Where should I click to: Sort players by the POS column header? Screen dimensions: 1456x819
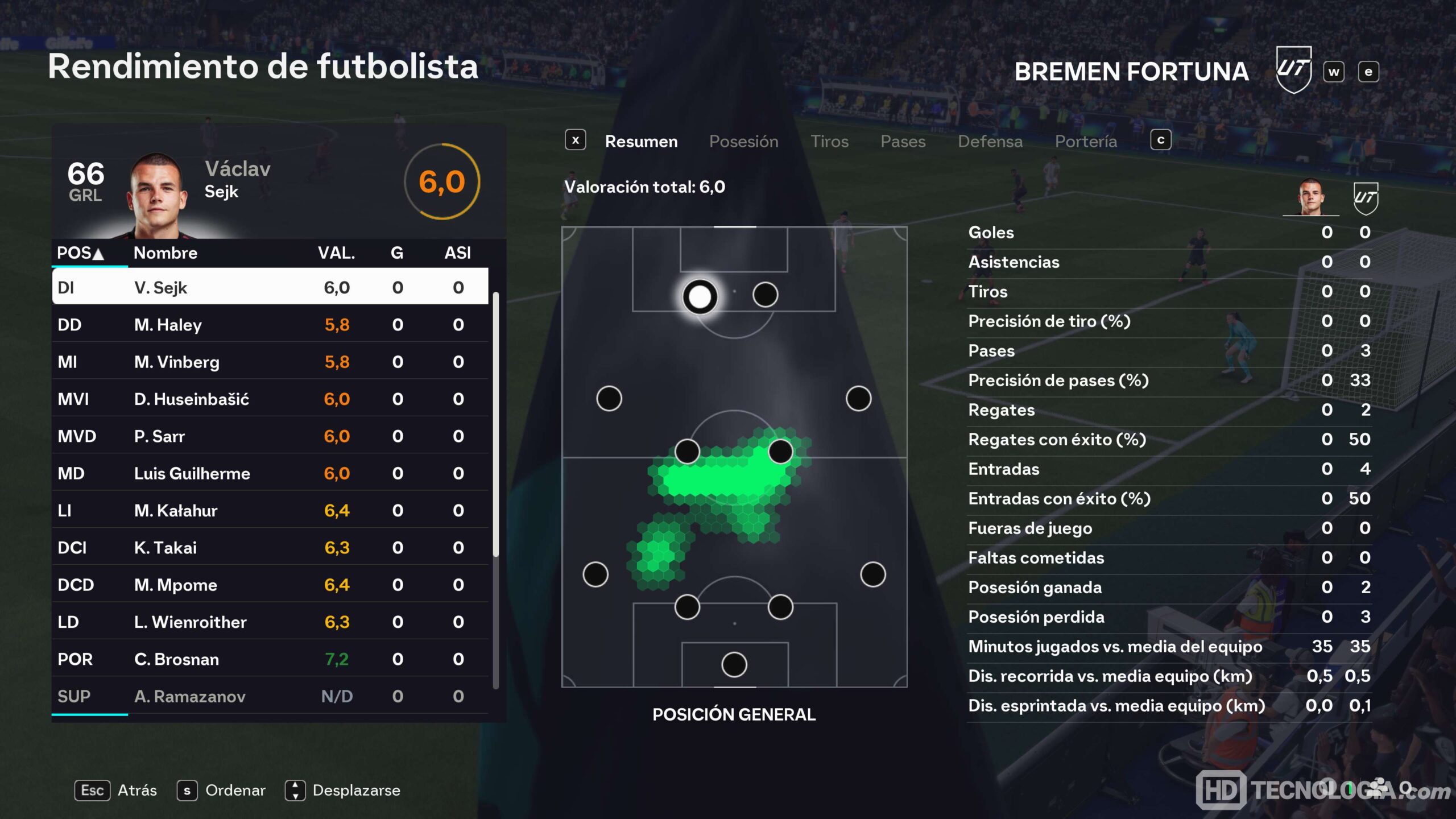click(80, 253)
